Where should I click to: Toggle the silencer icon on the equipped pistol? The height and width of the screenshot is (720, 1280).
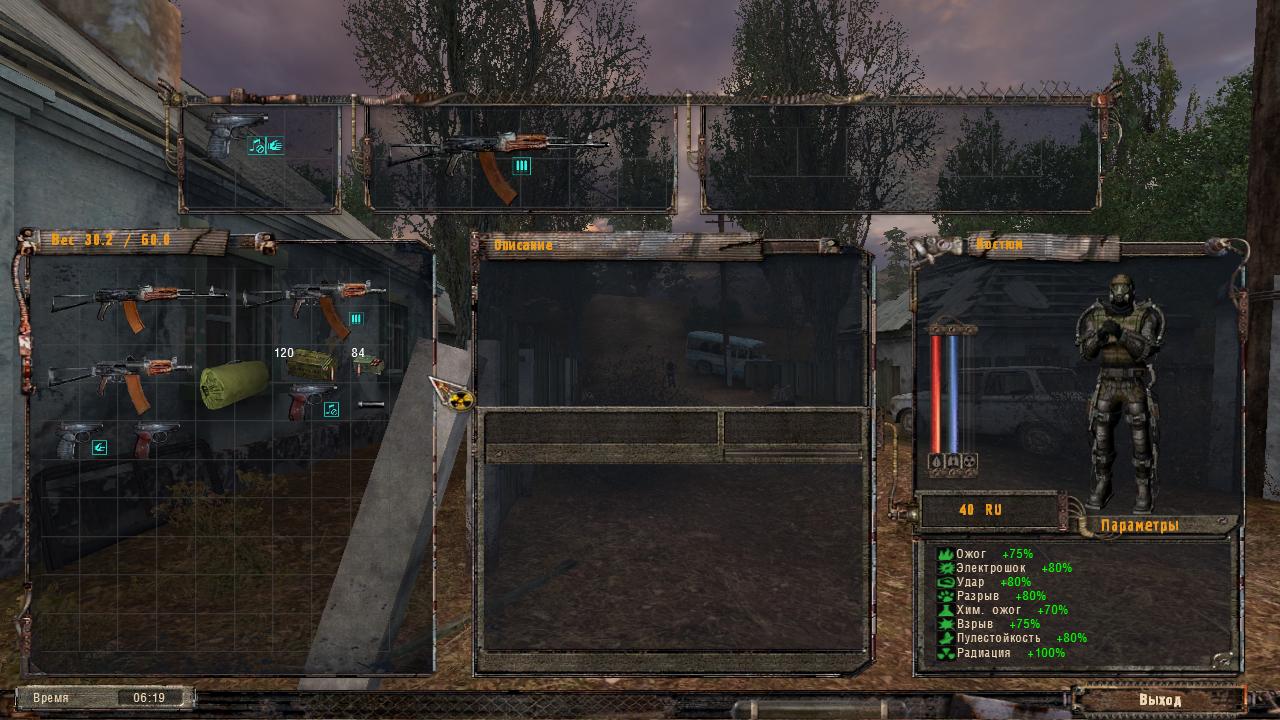(x=256, y=146)
